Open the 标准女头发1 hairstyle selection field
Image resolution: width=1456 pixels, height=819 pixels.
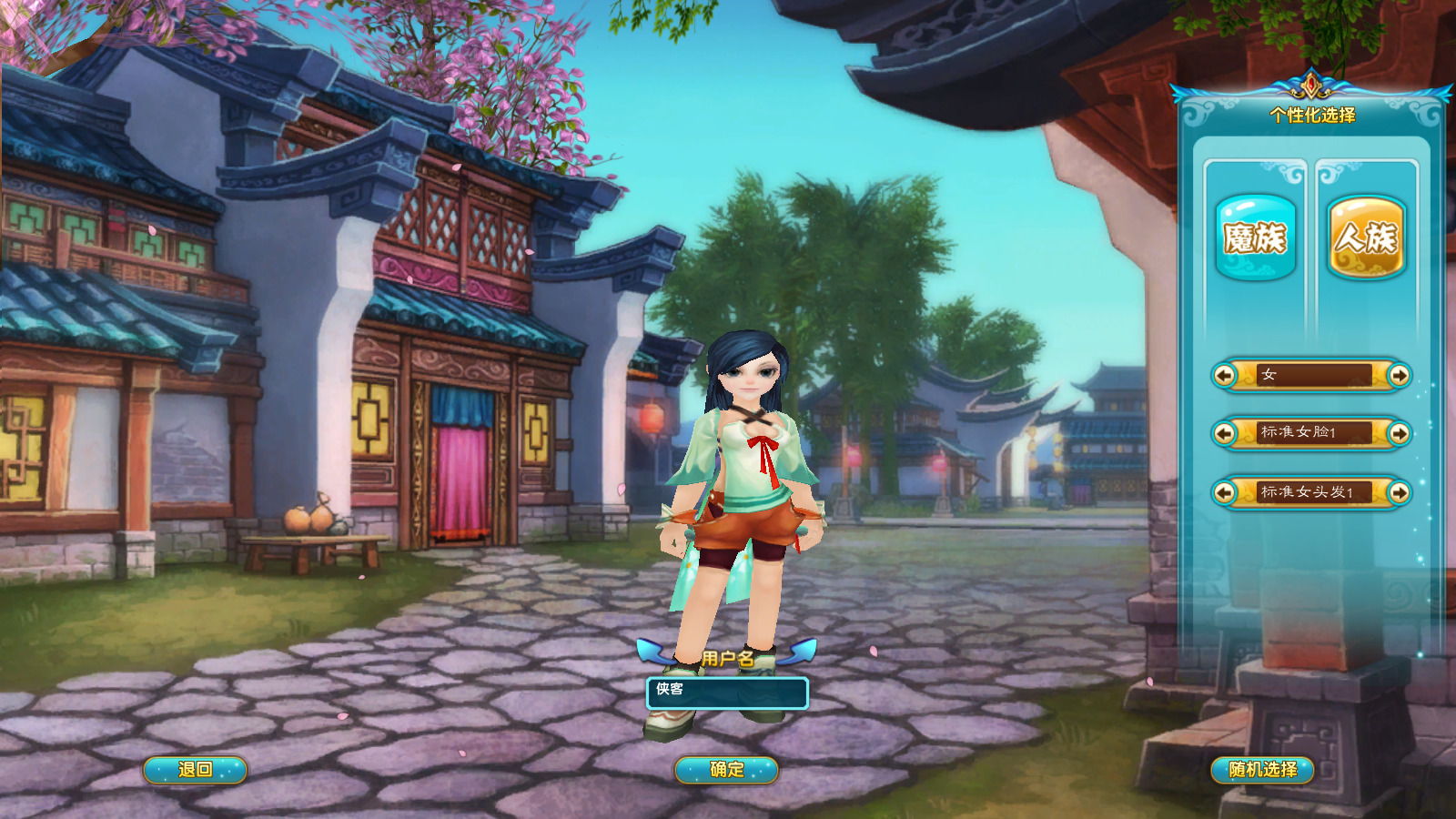coord(1313,492)
